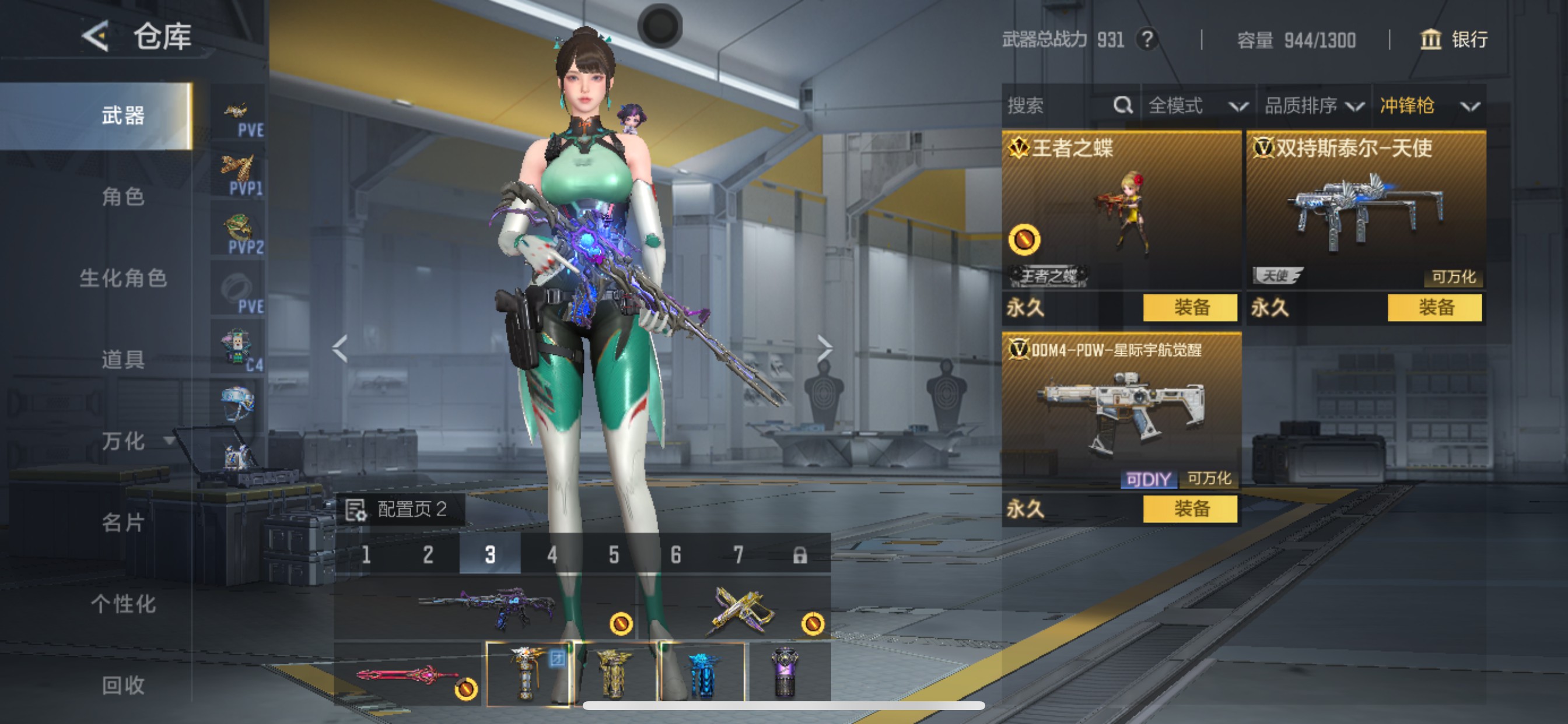Open the 名片 name card category
The height and width of the screenshot is (724, 1568).
tap(123, 522)
